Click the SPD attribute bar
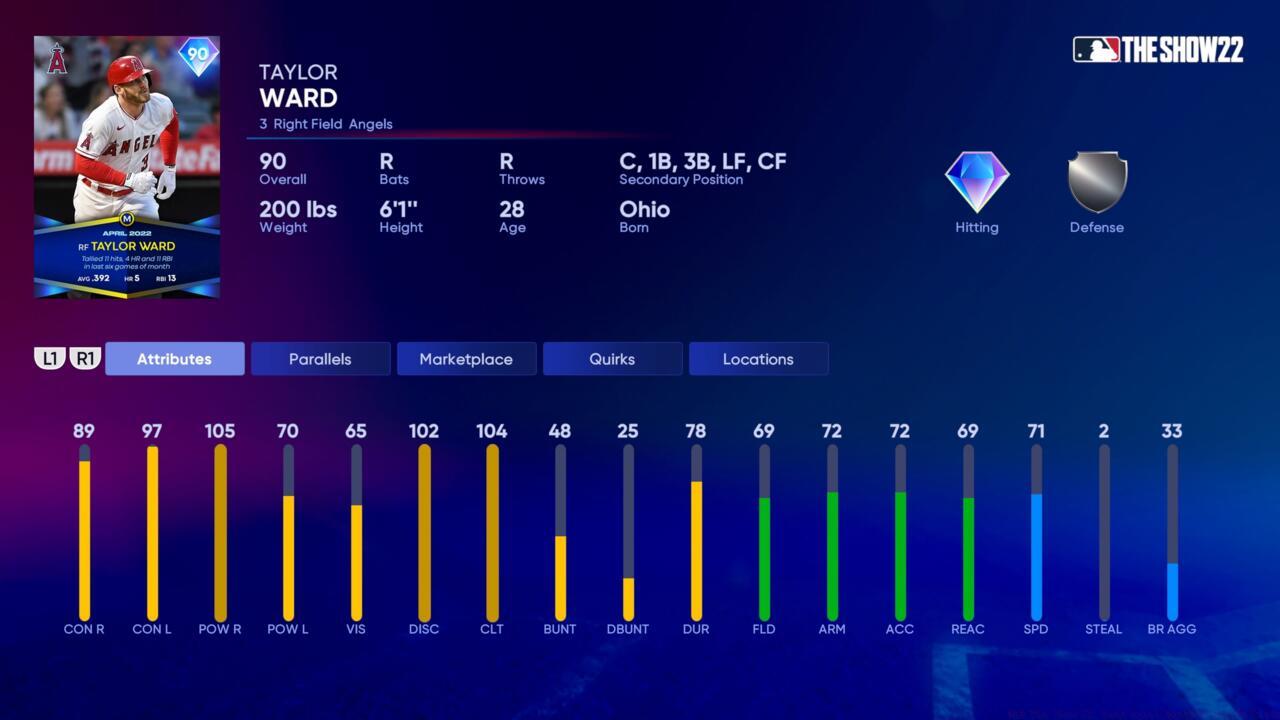This screenshot has height=720, width=1280. coord(1036,535)
